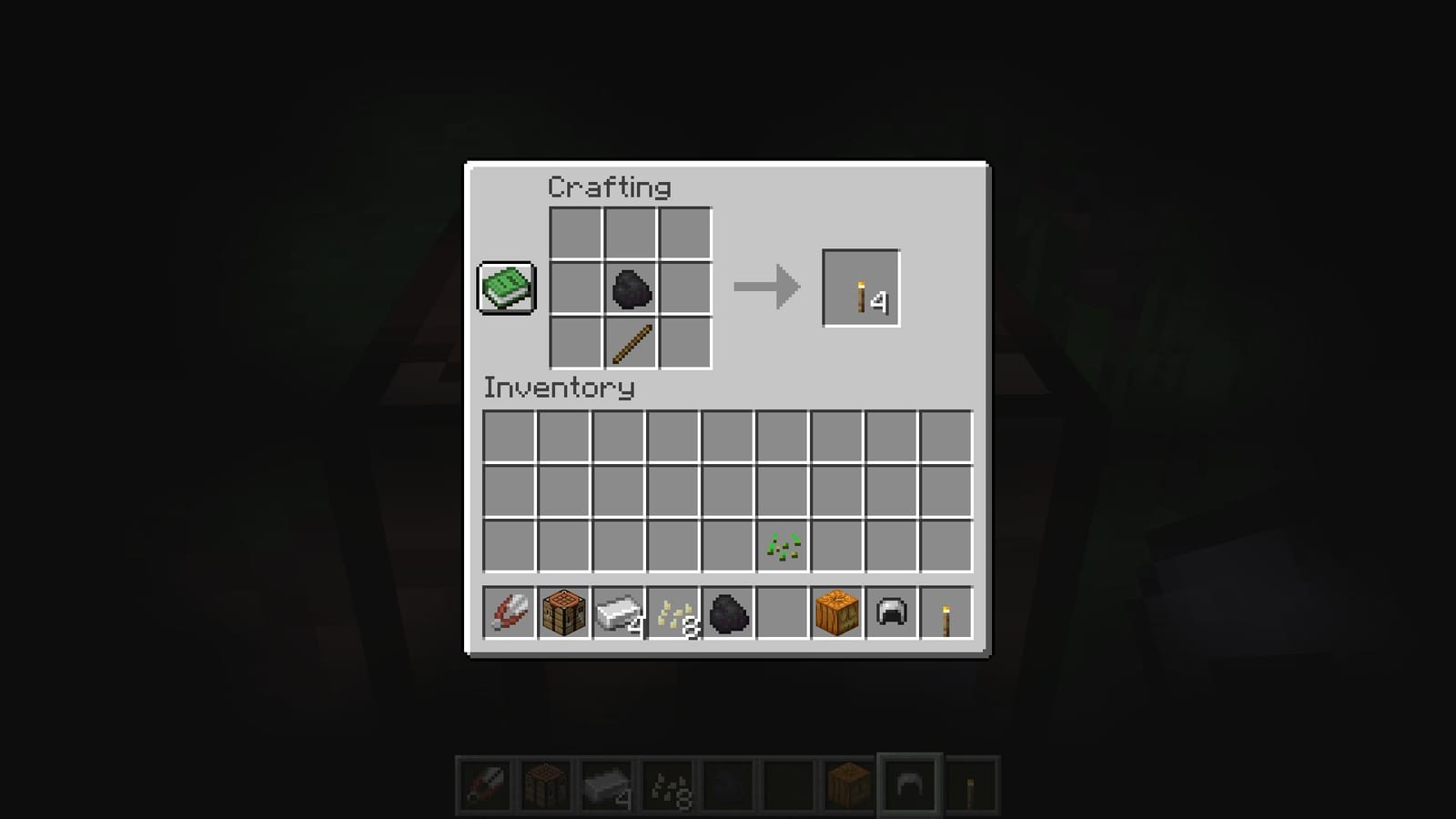Click the empty hotbar slot beside the coal
Image resolution: width=1456 pixels, height=819 pixels.
[x=781, y=614]
